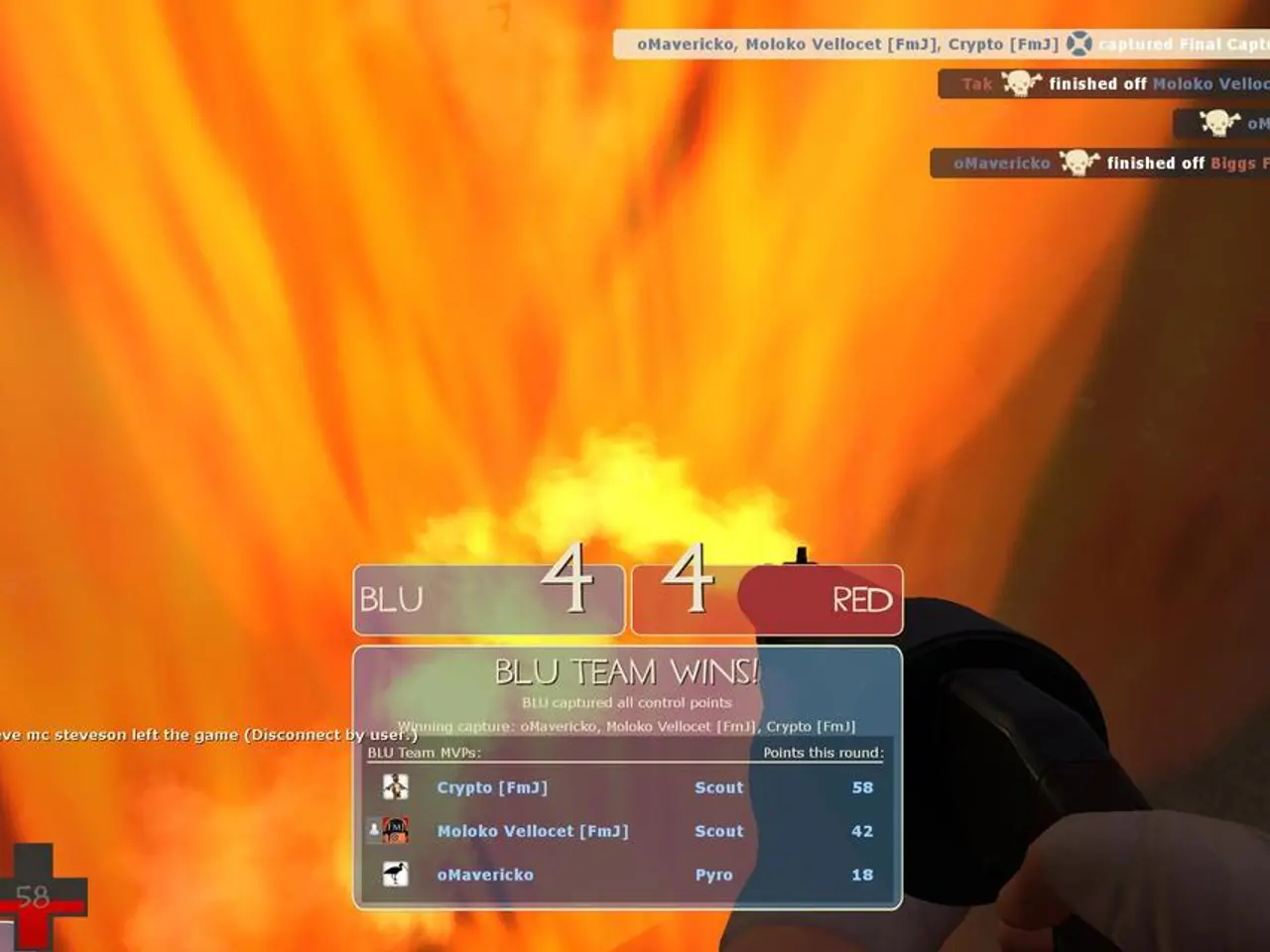Select Tak finished off Moloko kill feed entry
The width and height of the screenshot is (1270, 952).
point(1103,84)
